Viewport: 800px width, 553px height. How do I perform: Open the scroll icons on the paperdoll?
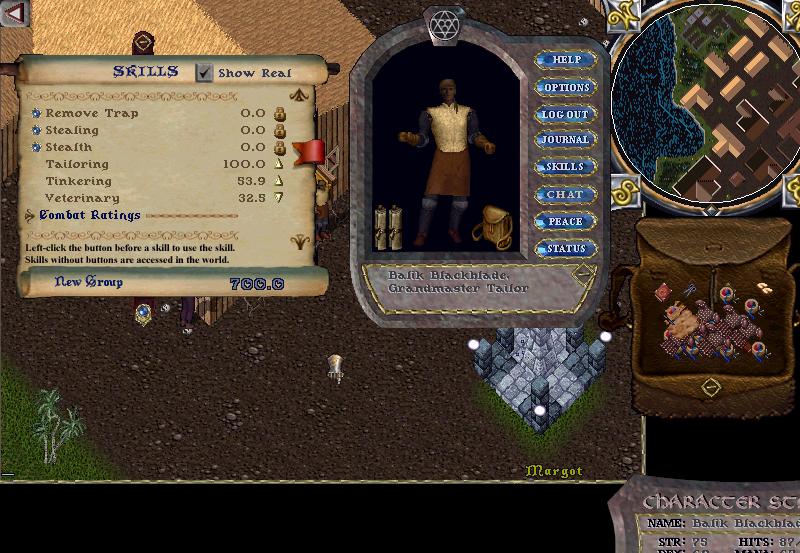pyautogui.click(x=388, y=226)
